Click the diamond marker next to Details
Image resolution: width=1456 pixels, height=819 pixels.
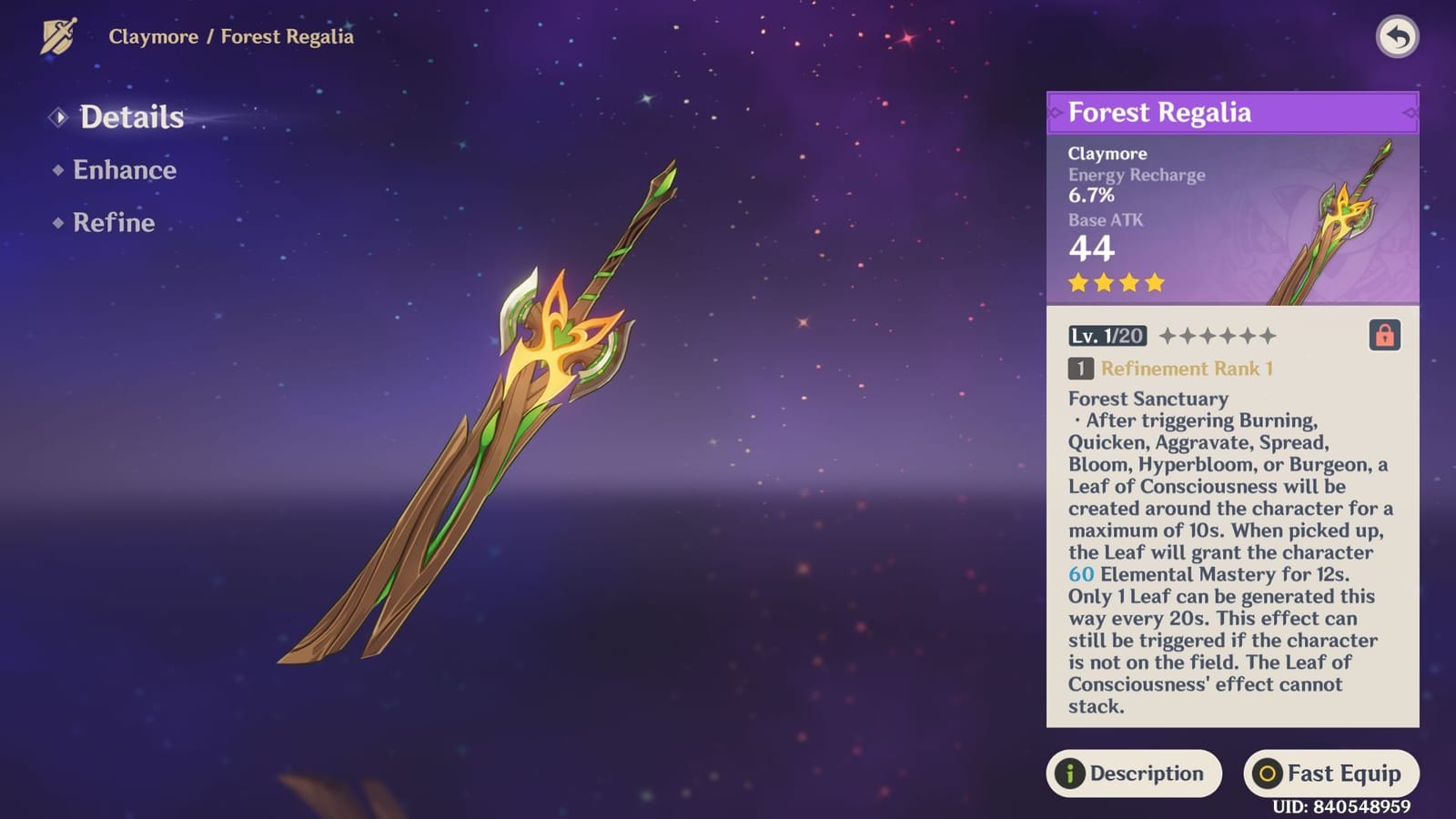[x=58, y=116]
